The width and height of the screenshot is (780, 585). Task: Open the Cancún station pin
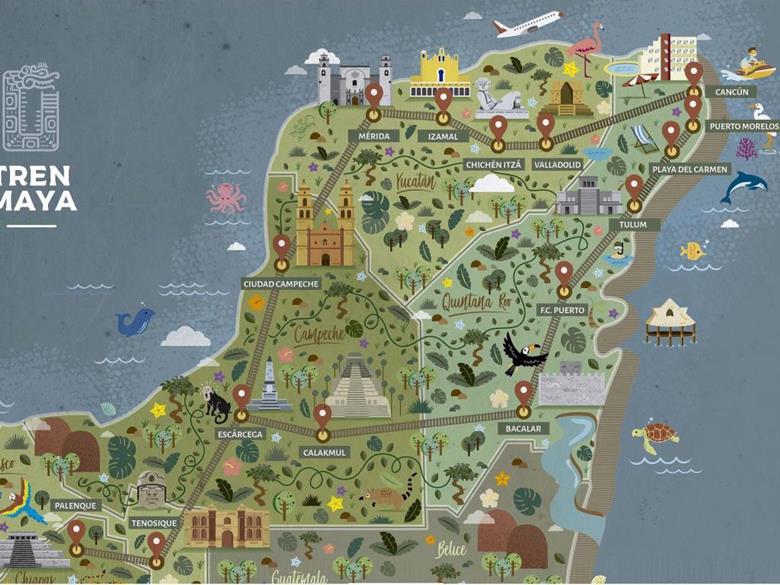click(x=693, y=73)
